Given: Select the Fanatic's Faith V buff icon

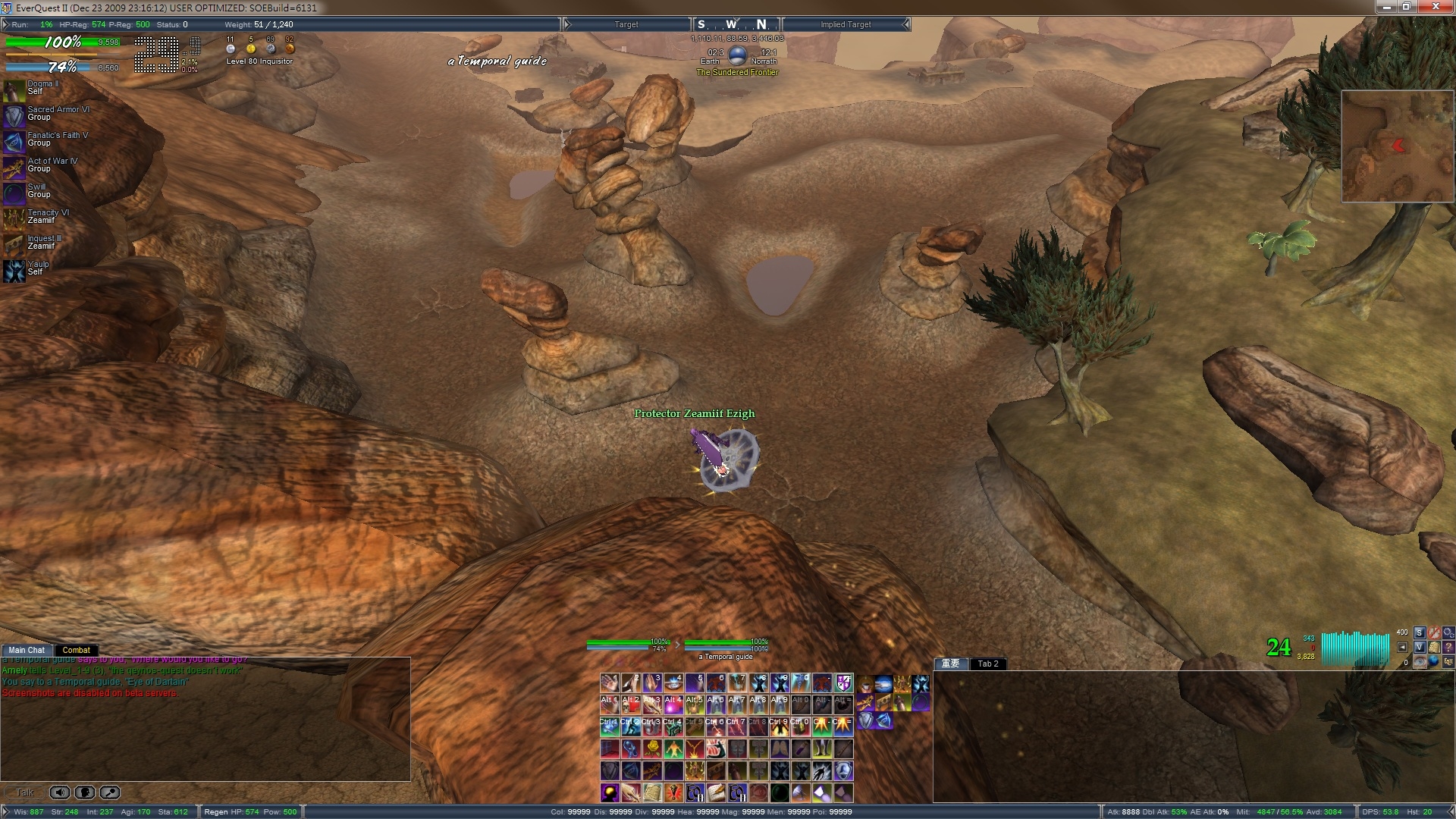Looking at the screenshot, I should pos(14,141).
